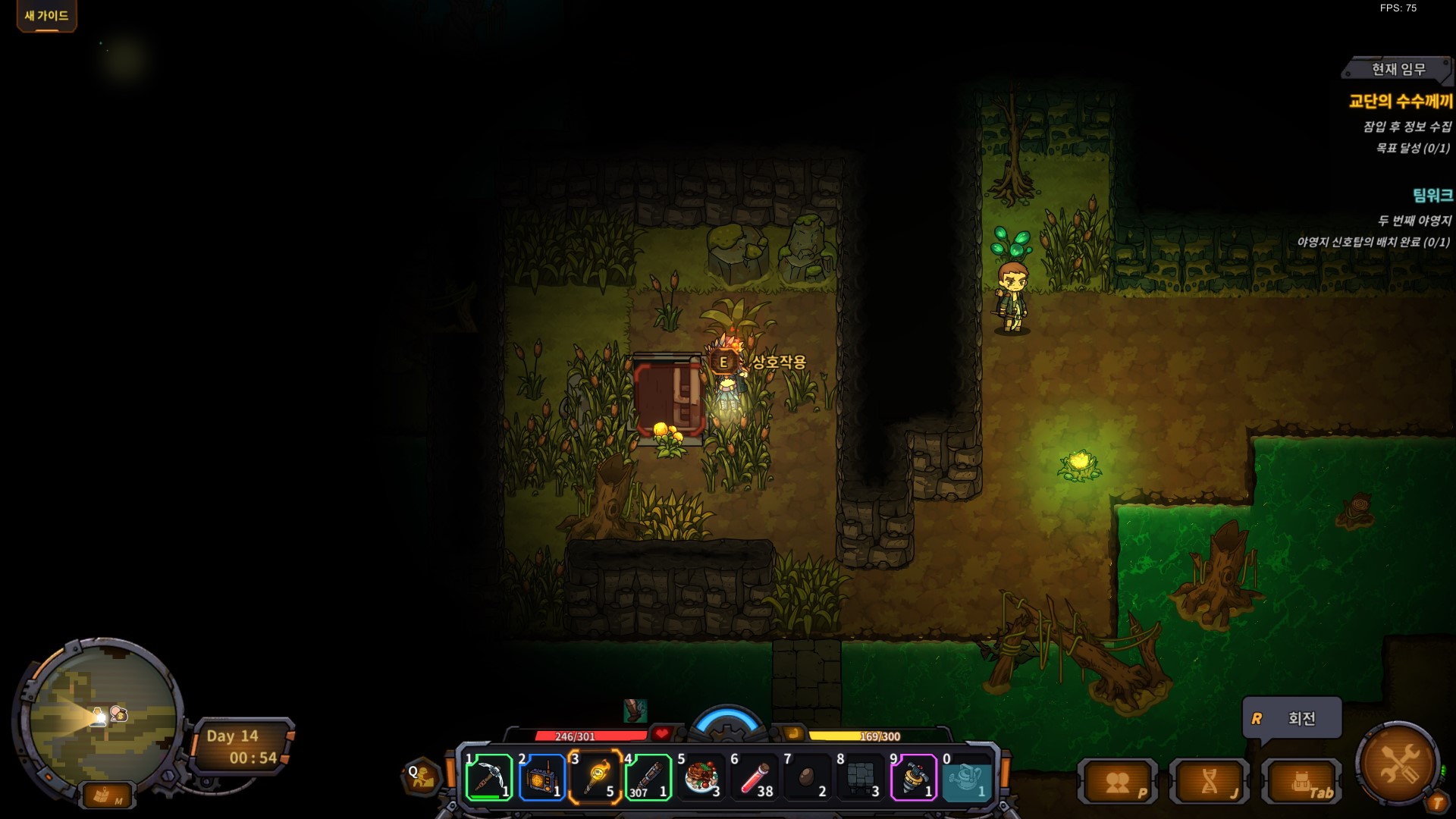Select the stone wall block slot
1456x819 pixels.
pyautogui.click(x=860, y=778)
